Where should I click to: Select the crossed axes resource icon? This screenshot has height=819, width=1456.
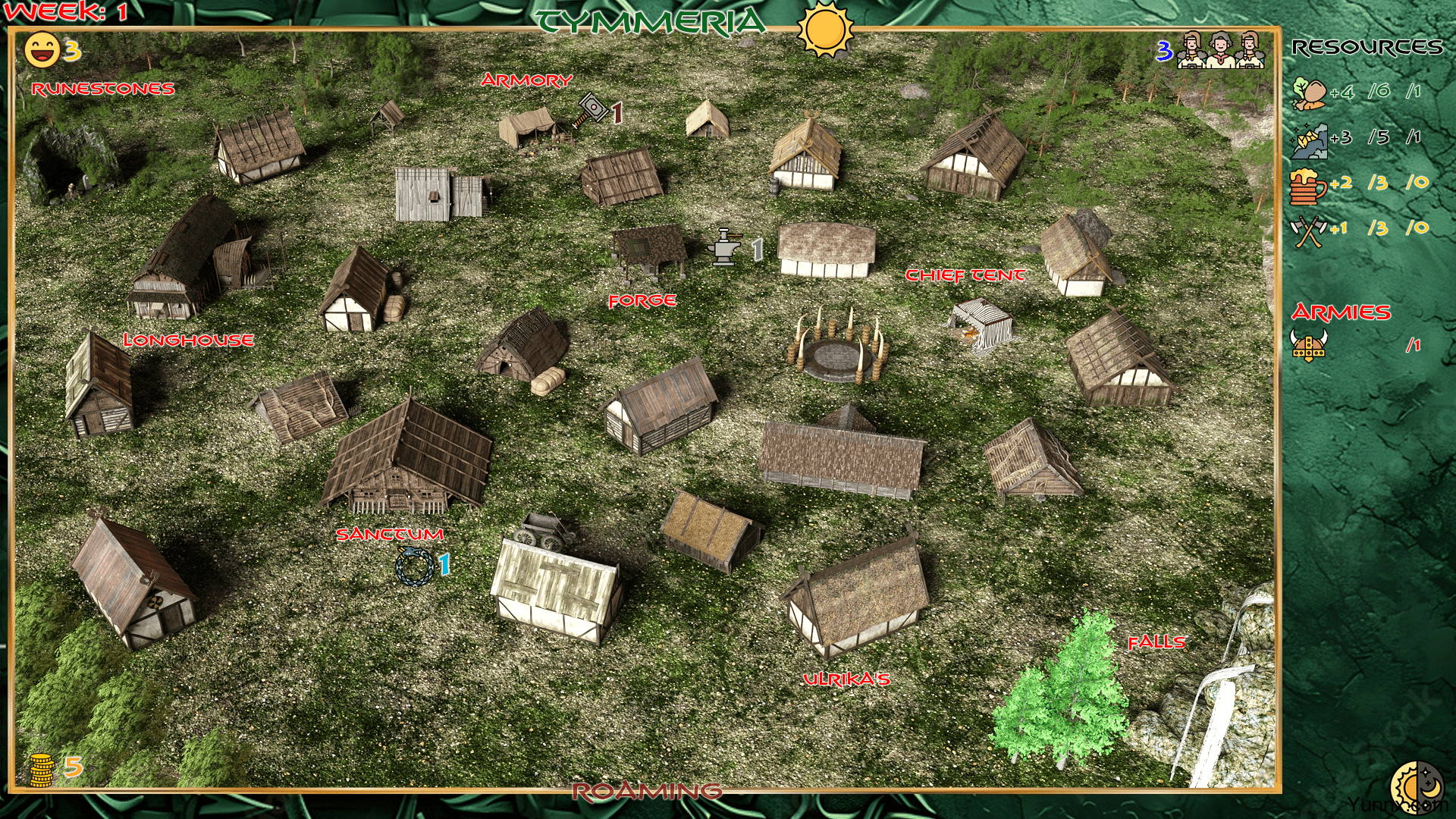(x=1309, y=231)
